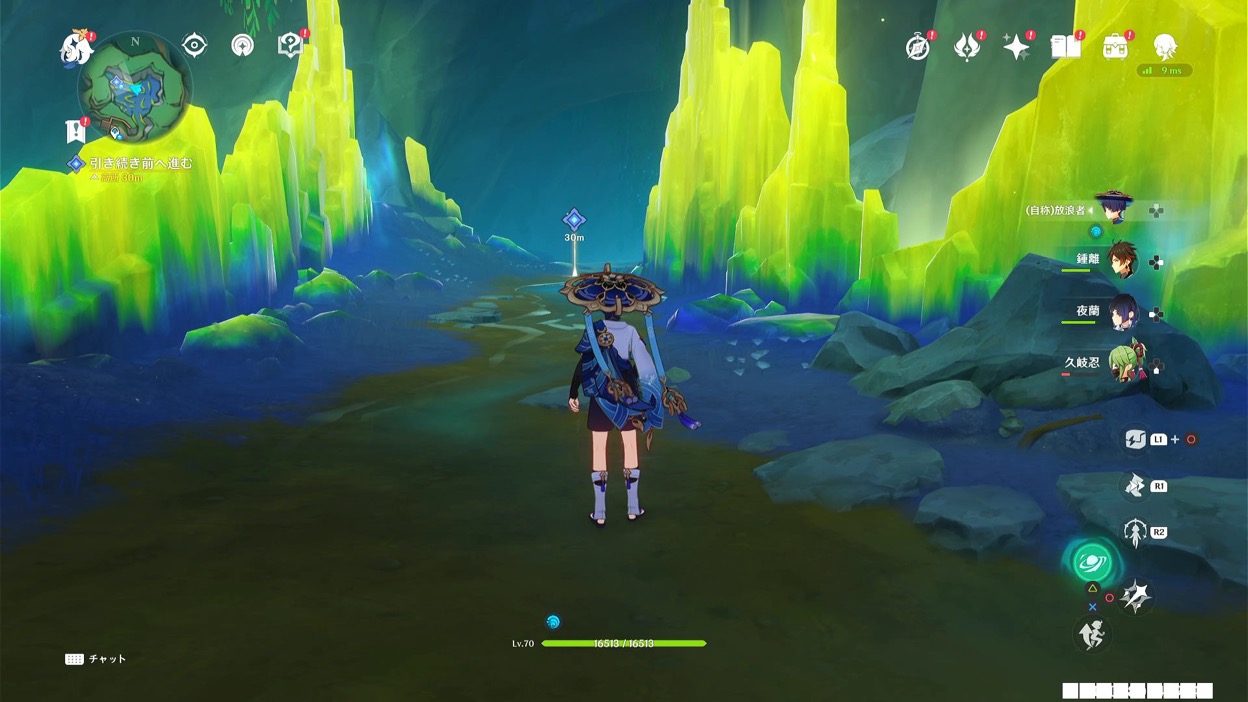Click the running figure sprint icon
1248x702 pixels.
coord(1093,634)
